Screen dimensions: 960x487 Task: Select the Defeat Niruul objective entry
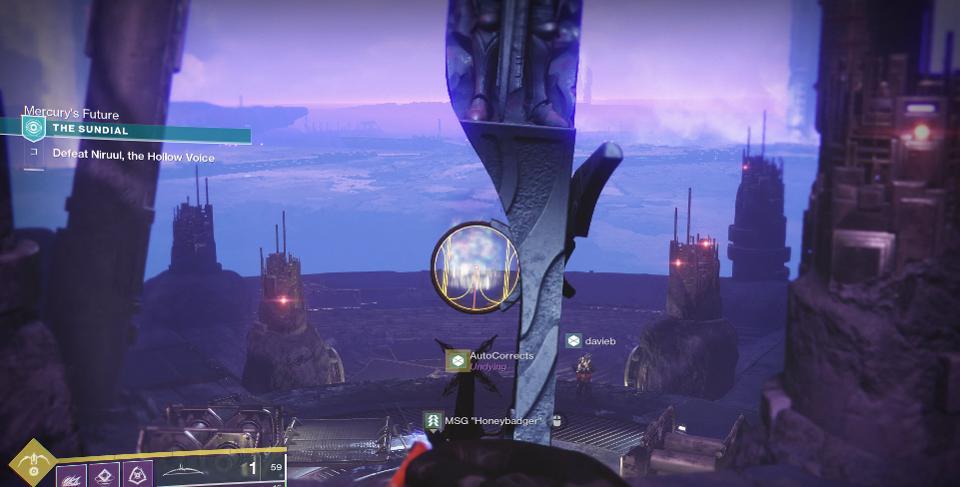pyautogui.click(x=133, y=157)
